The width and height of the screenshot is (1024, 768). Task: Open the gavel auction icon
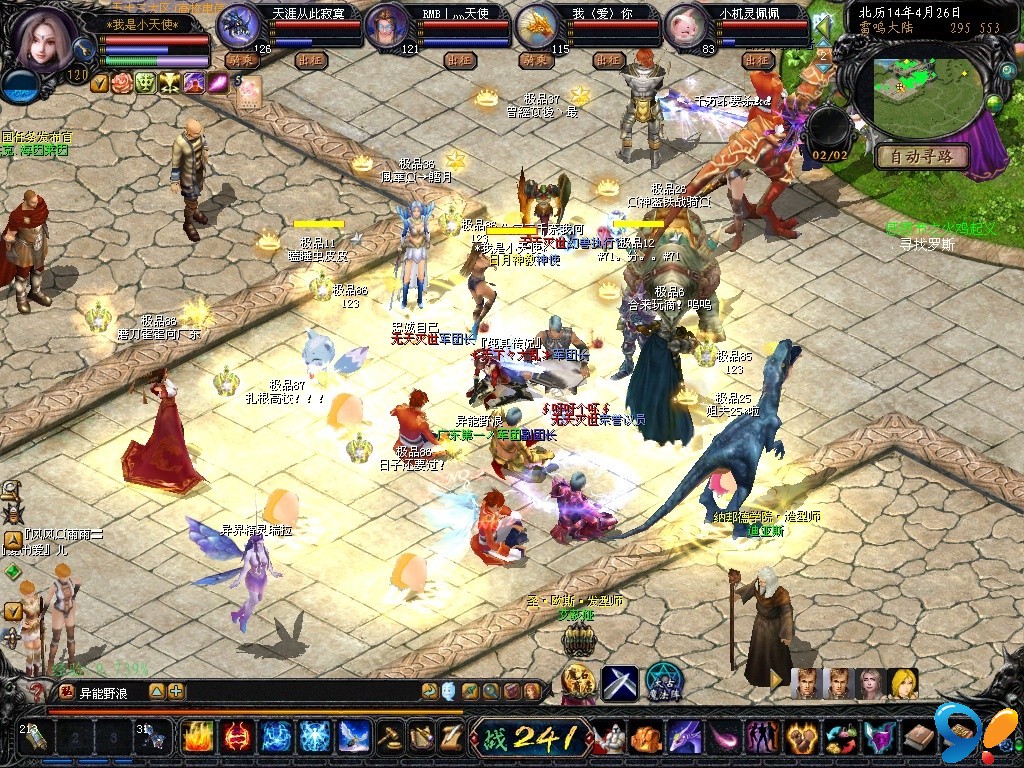[x=389, y=737]
